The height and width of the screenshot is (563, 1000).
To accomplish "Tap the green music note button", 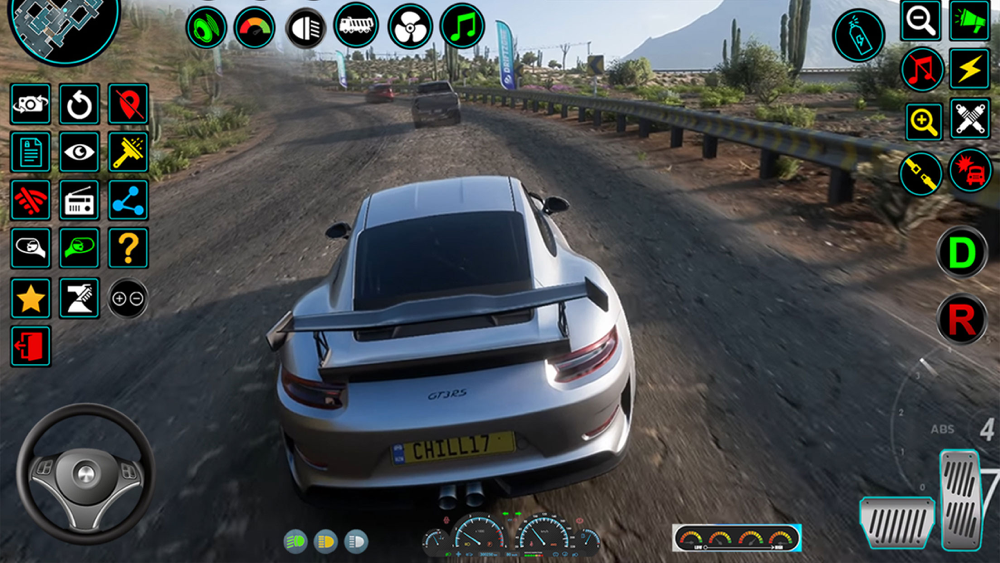I will coord(462,26).
